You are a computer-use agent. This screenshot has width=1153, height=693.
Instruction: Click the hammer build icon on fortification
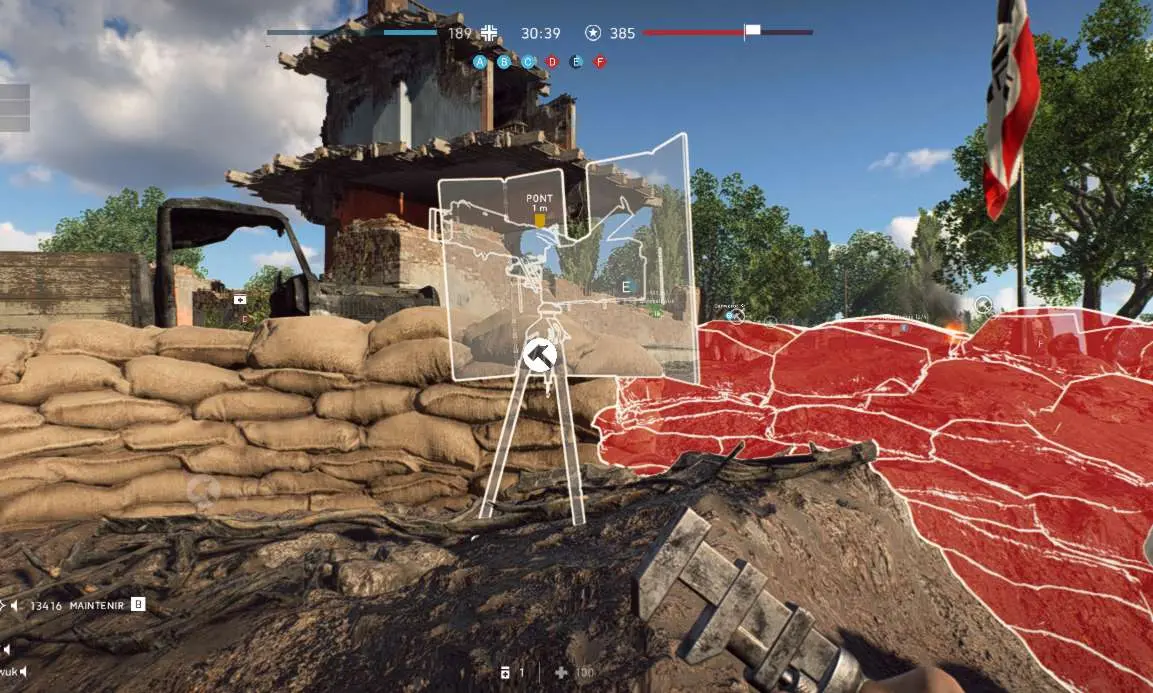coord(540,354)
